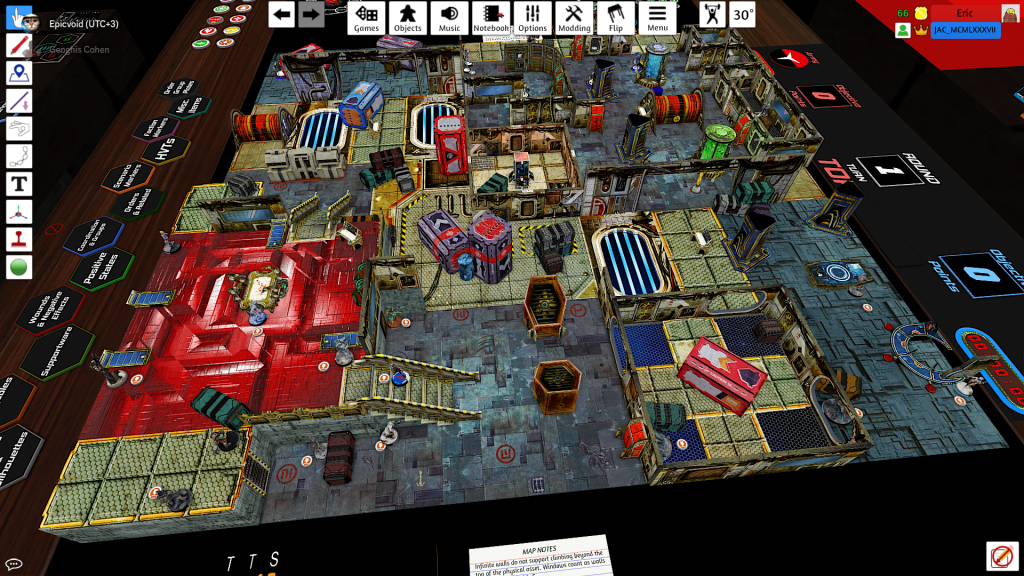
Task: Open the Objects menu
Action: tap(407, 17)
